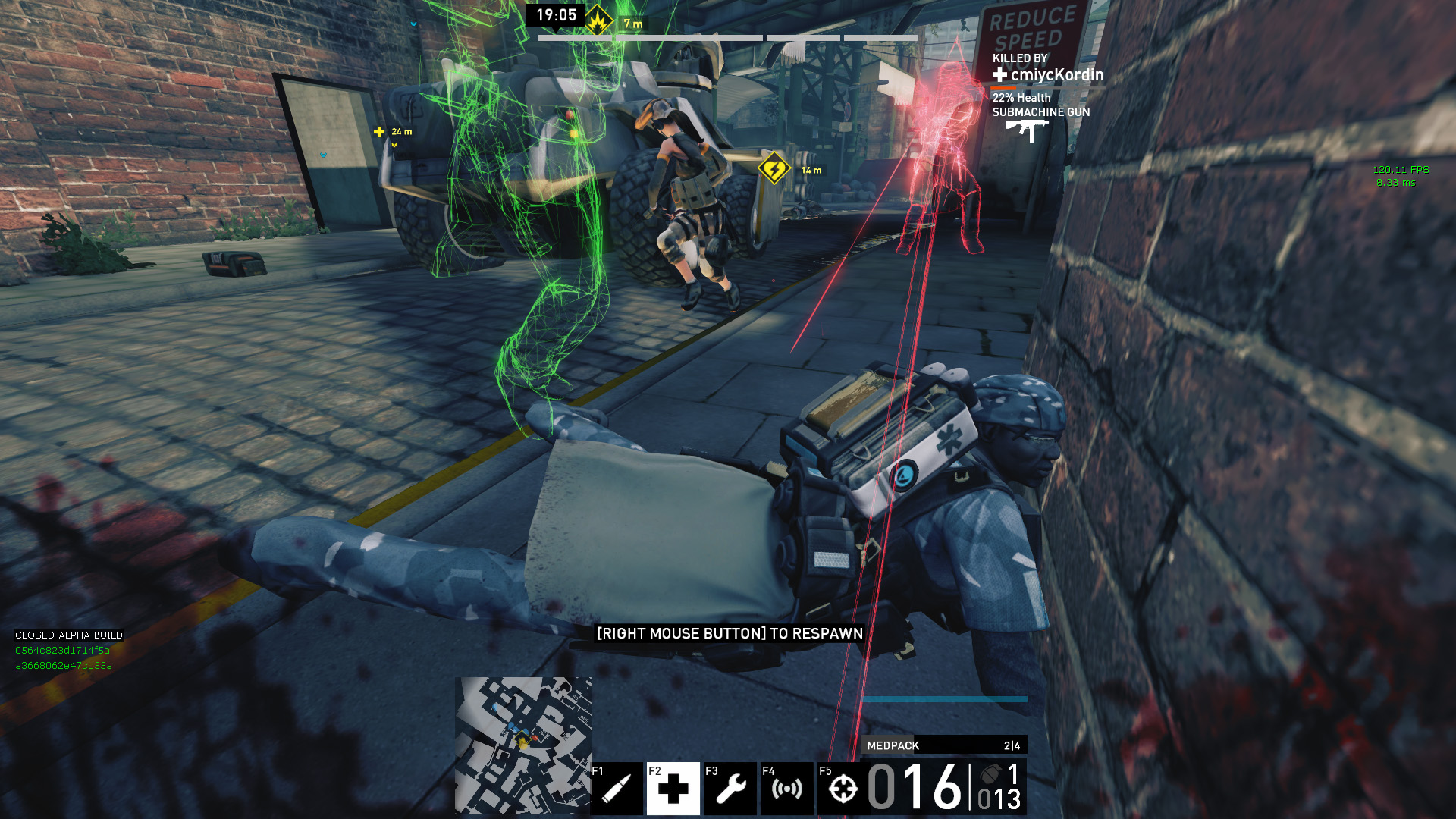Select the F3 wrench tool slot
Viewport: 1456px width, 819px height.
tap(730, 789)
